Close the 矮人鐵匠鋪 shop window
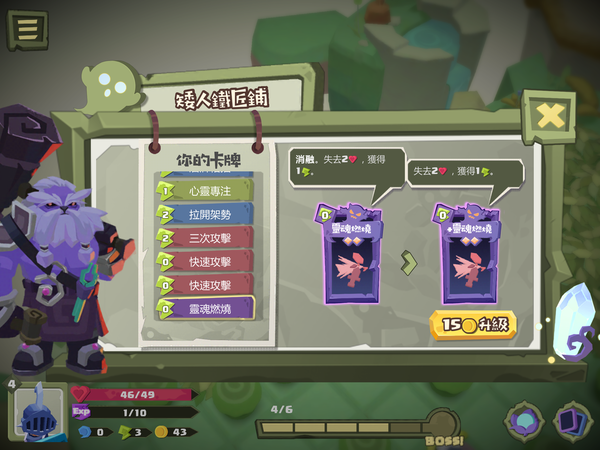This screenshot has height=450, width=600. click(x=549, y=115)
